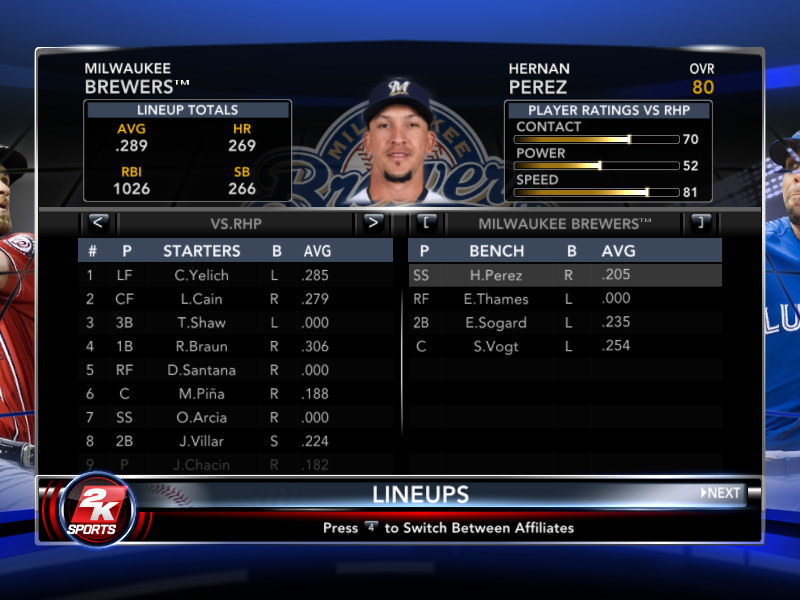Go to next affiliate with right bracket
Screen dimensions: 800x600
[x=700, y=223]
